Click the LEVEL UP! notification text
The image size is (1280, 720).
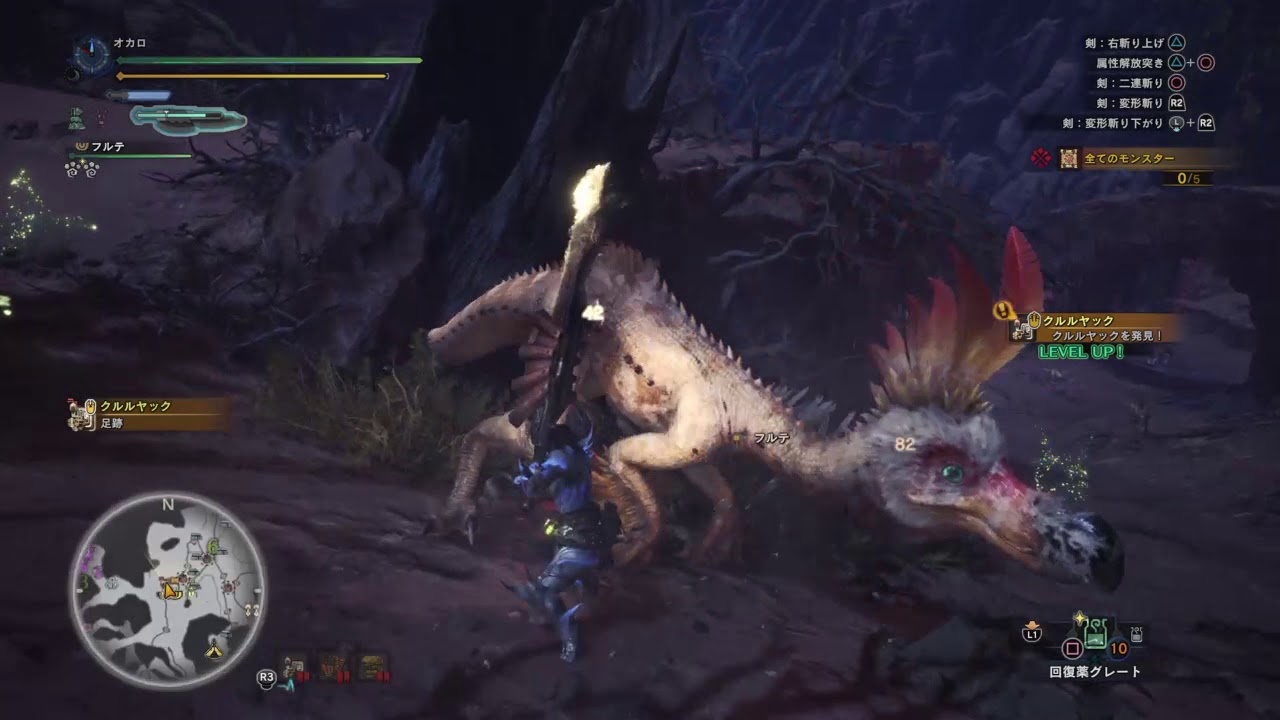(1081, 351)
